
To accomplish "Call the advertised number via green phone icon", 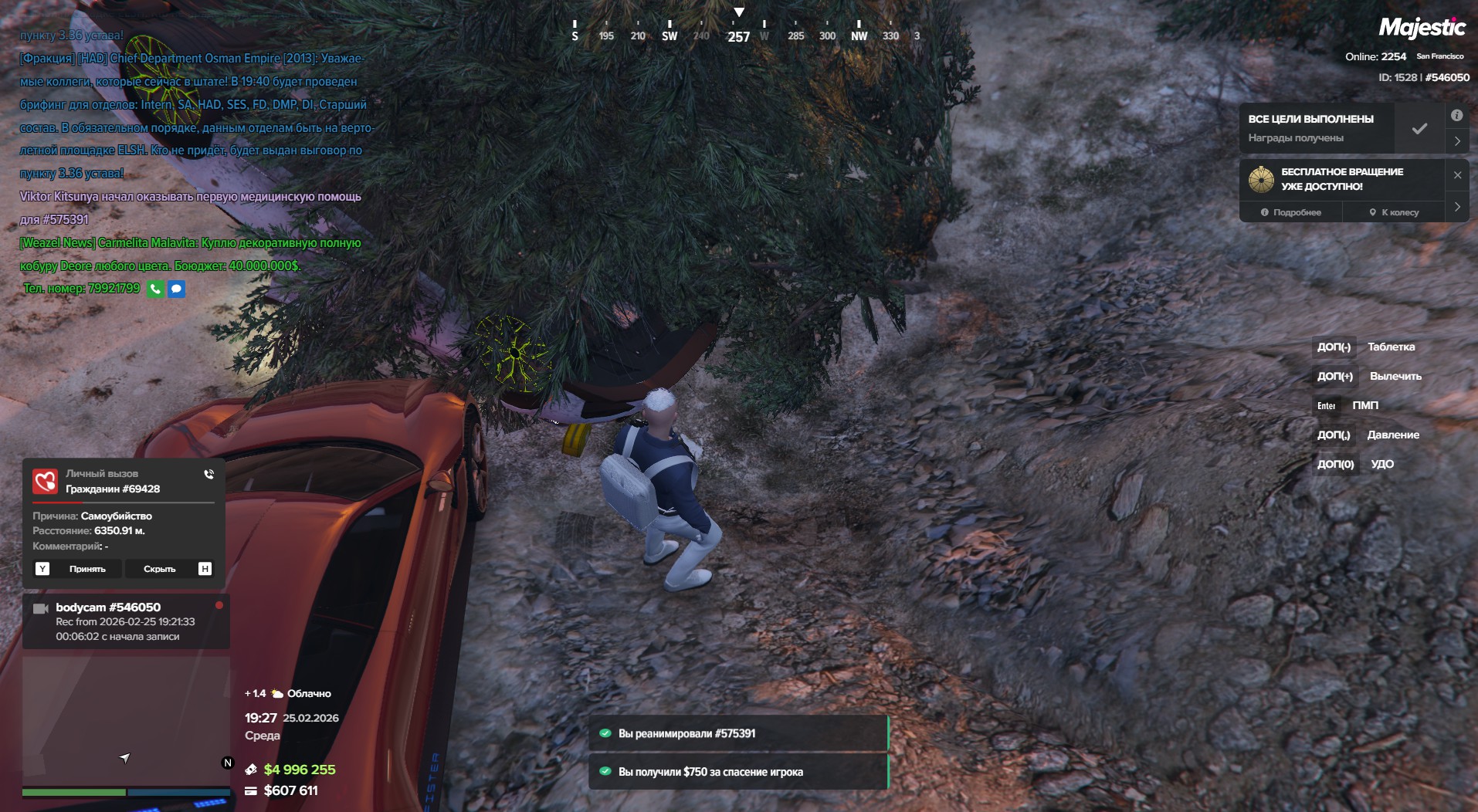I will [155, 289].
